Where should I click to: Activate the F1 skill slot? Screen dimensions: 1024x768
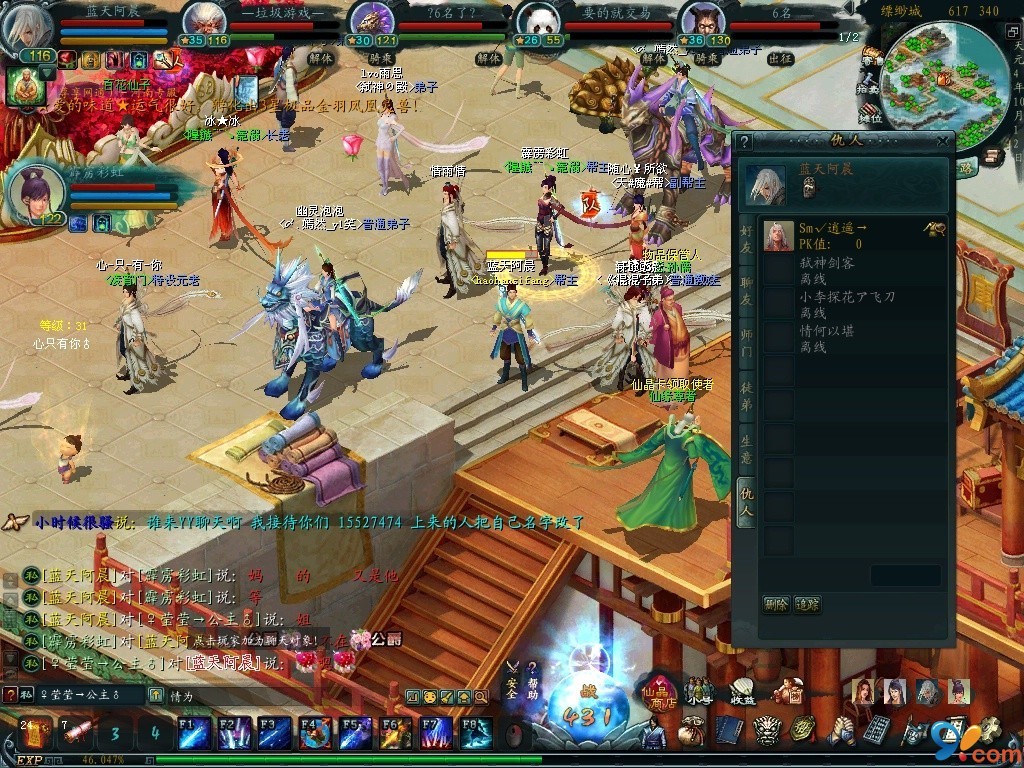(193, 732)
